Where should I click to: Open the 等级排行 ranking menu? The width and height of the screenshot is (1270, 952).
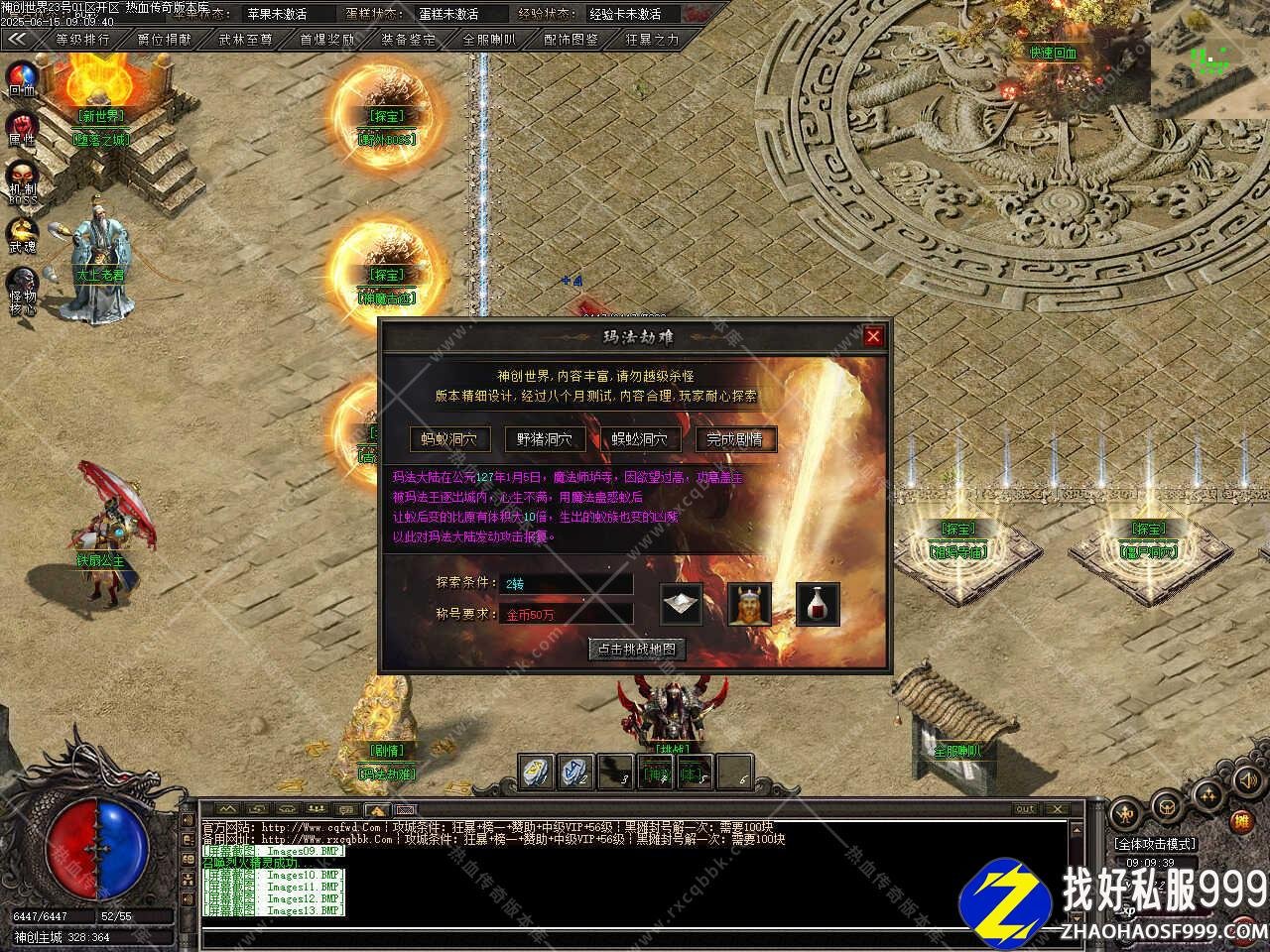point(82,40)
